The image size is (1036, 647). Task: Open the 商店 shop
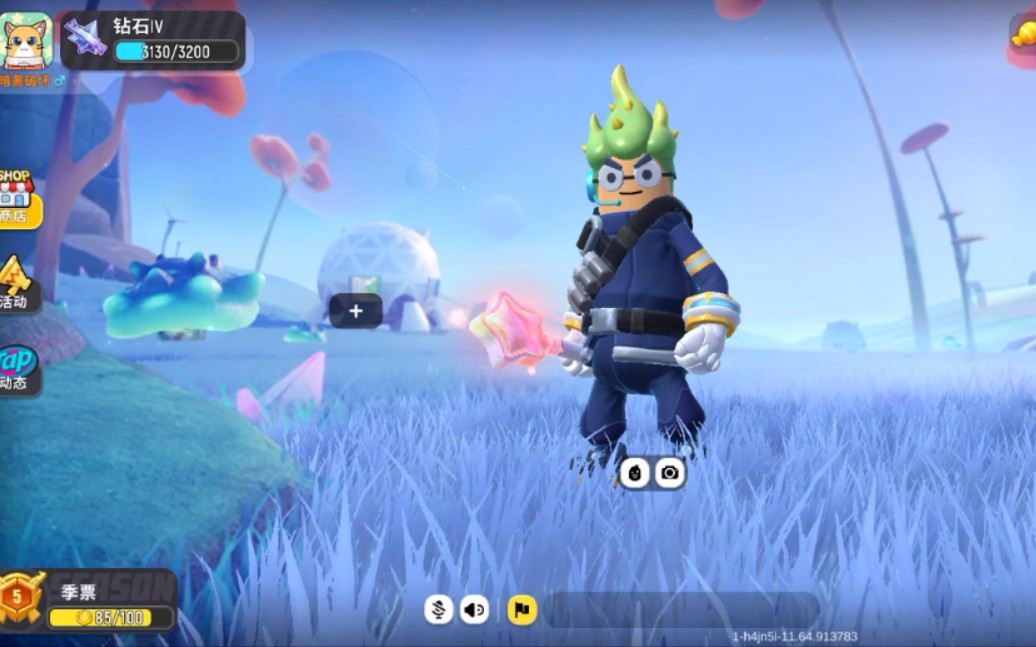(17, 198)
